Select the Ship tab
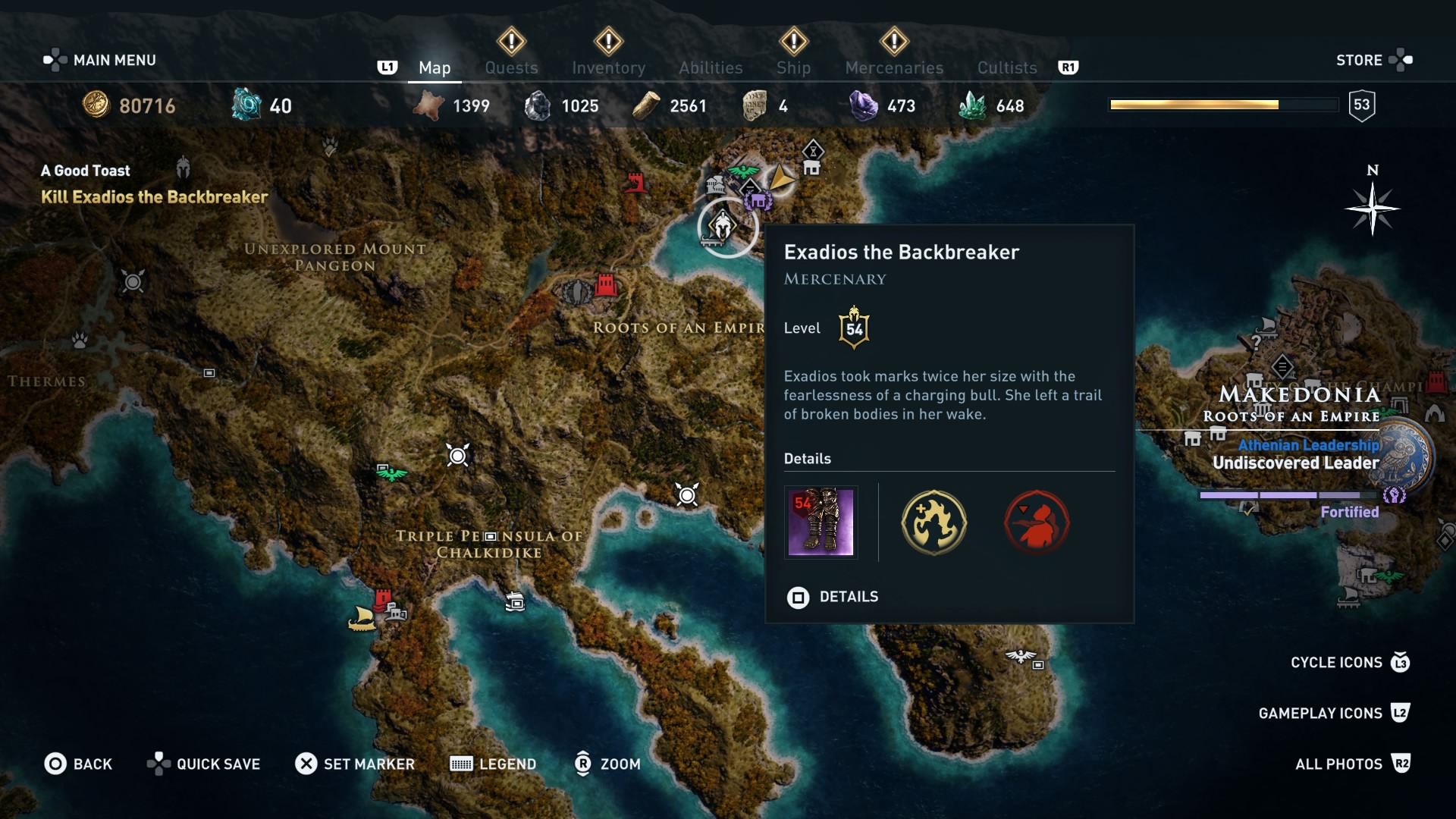 tap(793, 67)
